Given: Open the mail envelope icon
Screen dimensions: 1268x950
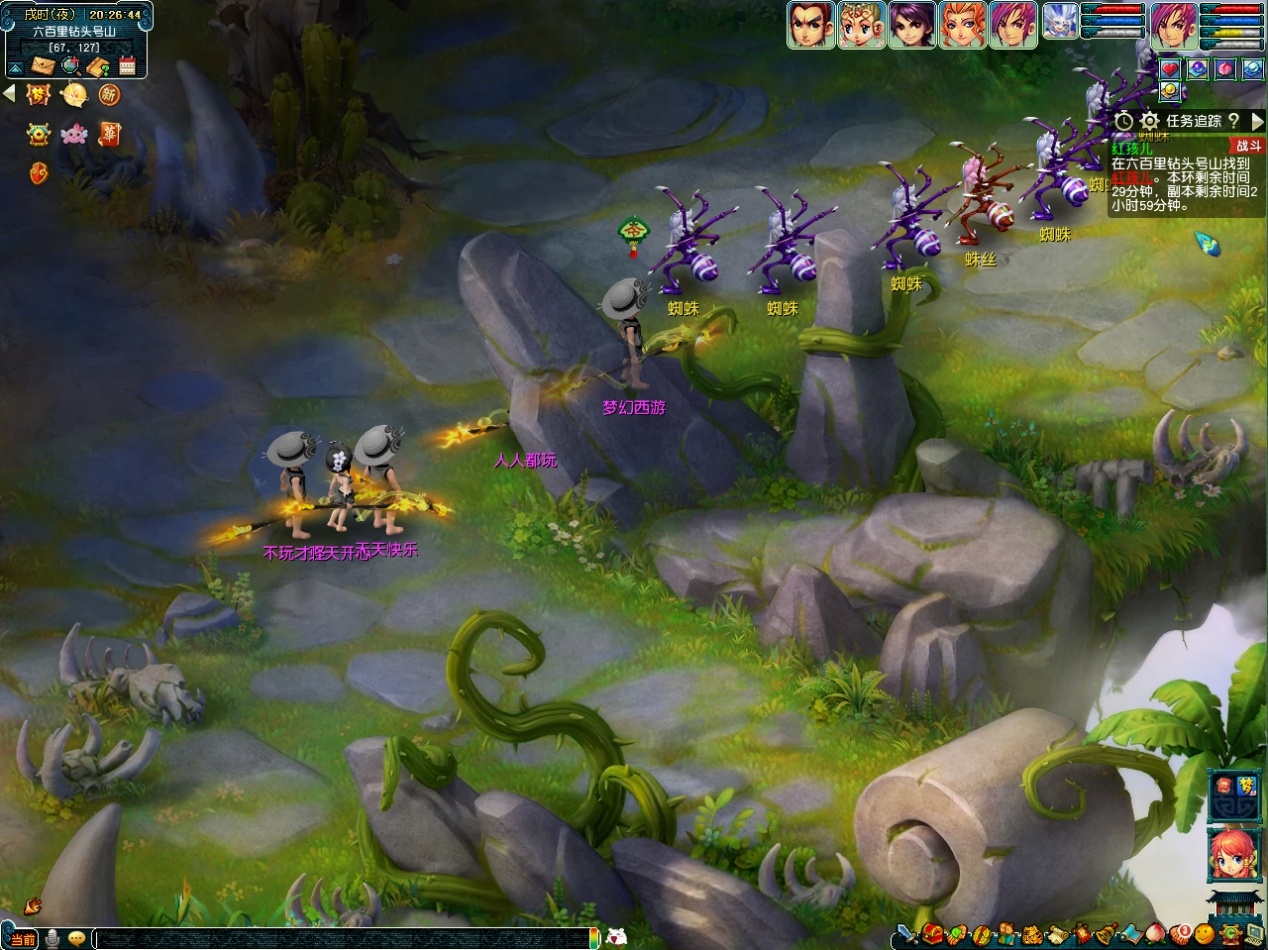Looking at the screenshot, I should coord(44,66).
